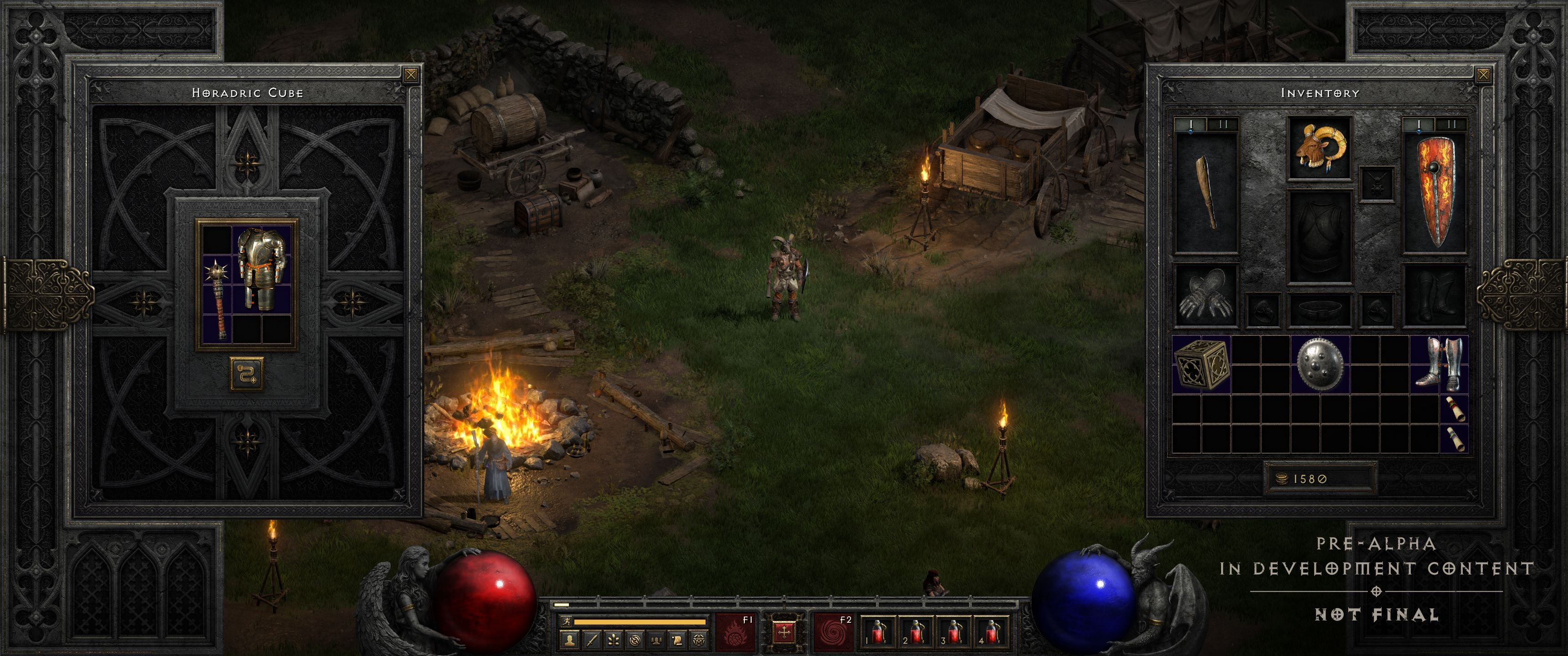This screenshot has width=1568, height=656.
Task: Switch to weapon set II in inventory
Action: 1223,124
